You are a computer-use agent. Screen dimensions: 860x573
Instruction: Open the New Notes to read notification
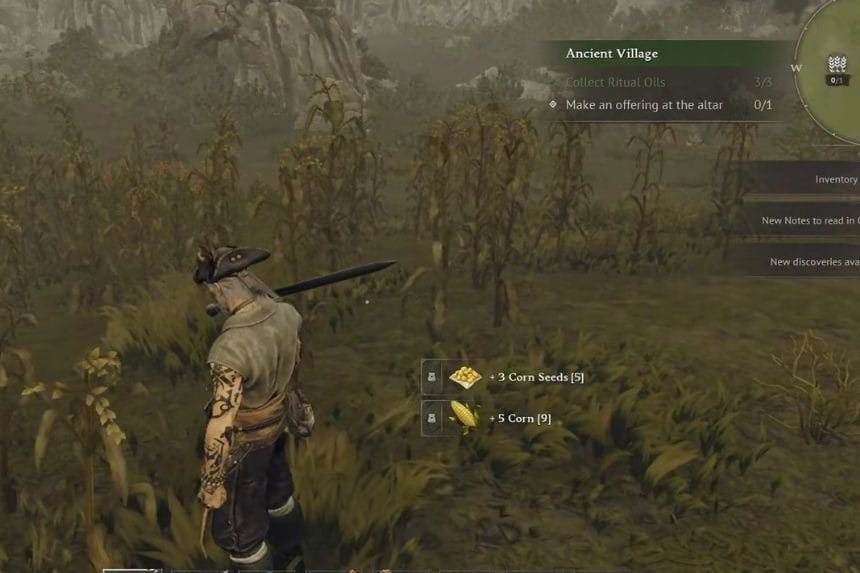809,221
